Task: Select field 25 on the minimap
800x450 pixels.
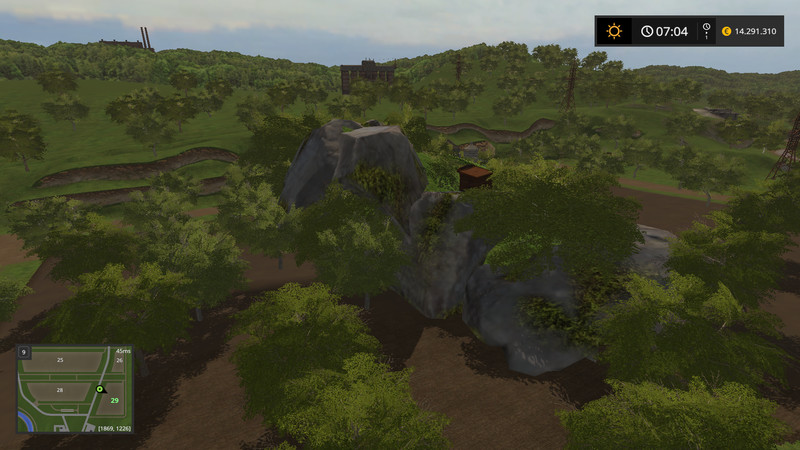Action: pyautogui.click(x=60, y=360)
